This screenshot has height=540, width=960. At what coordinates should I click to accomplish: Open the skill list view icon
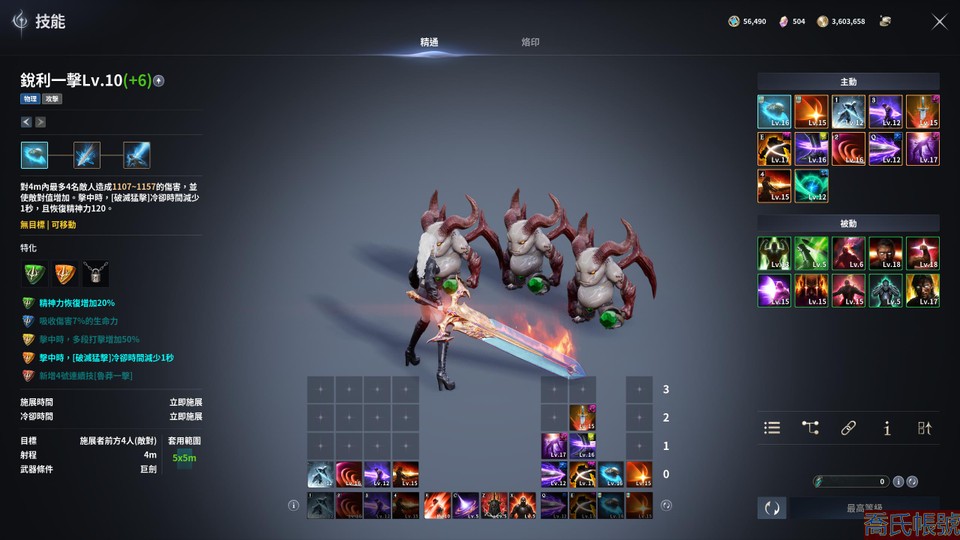point(772,428)
